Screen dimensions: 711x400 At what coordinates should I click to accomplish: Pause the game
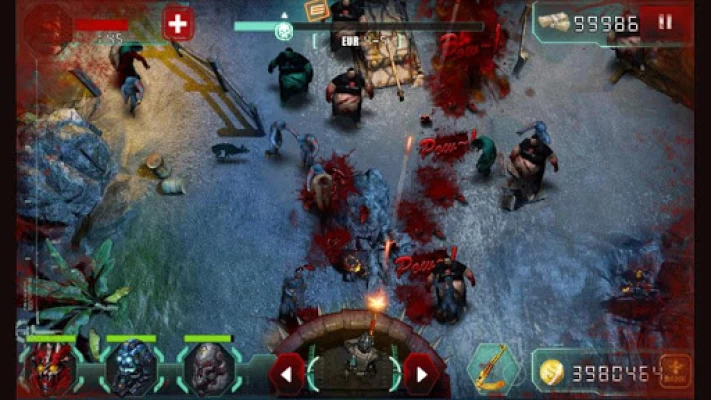click(665, 22)
